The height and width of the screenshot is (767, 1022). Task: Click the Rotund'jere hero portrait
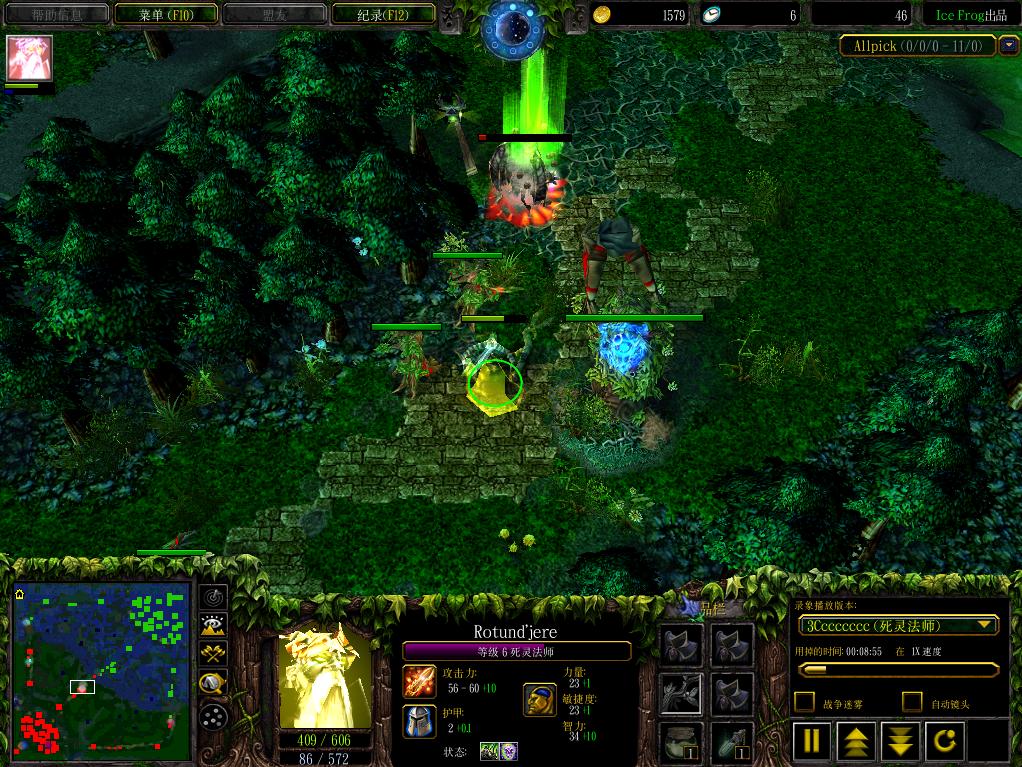(x=323, y=677)
